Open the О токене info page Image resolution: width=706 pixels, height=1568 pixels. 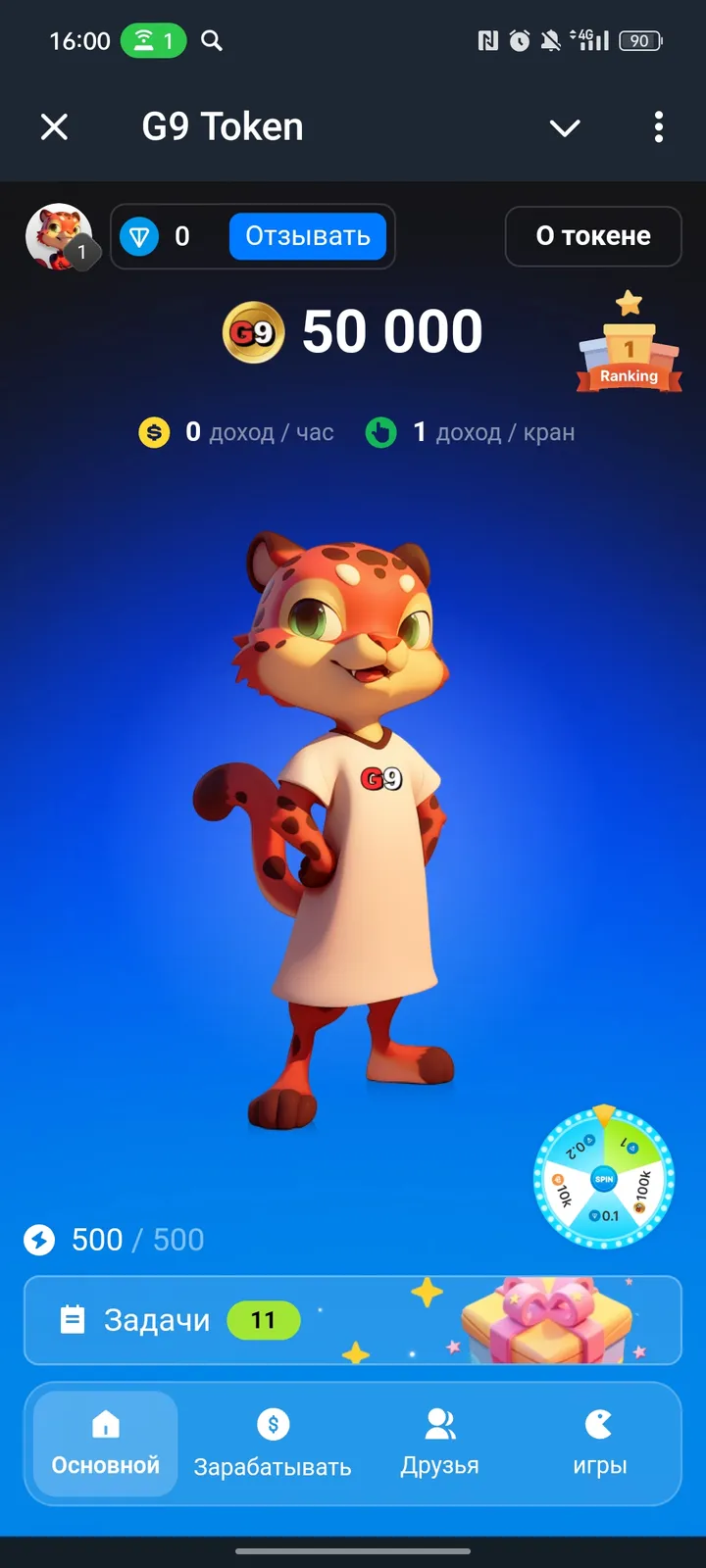tap(593, 236)
